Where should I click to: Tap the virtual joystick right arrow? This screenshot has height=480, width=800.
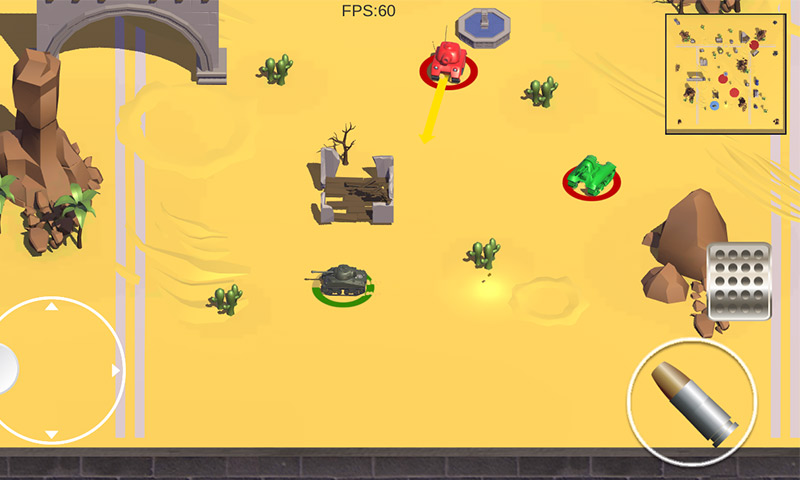116,371
